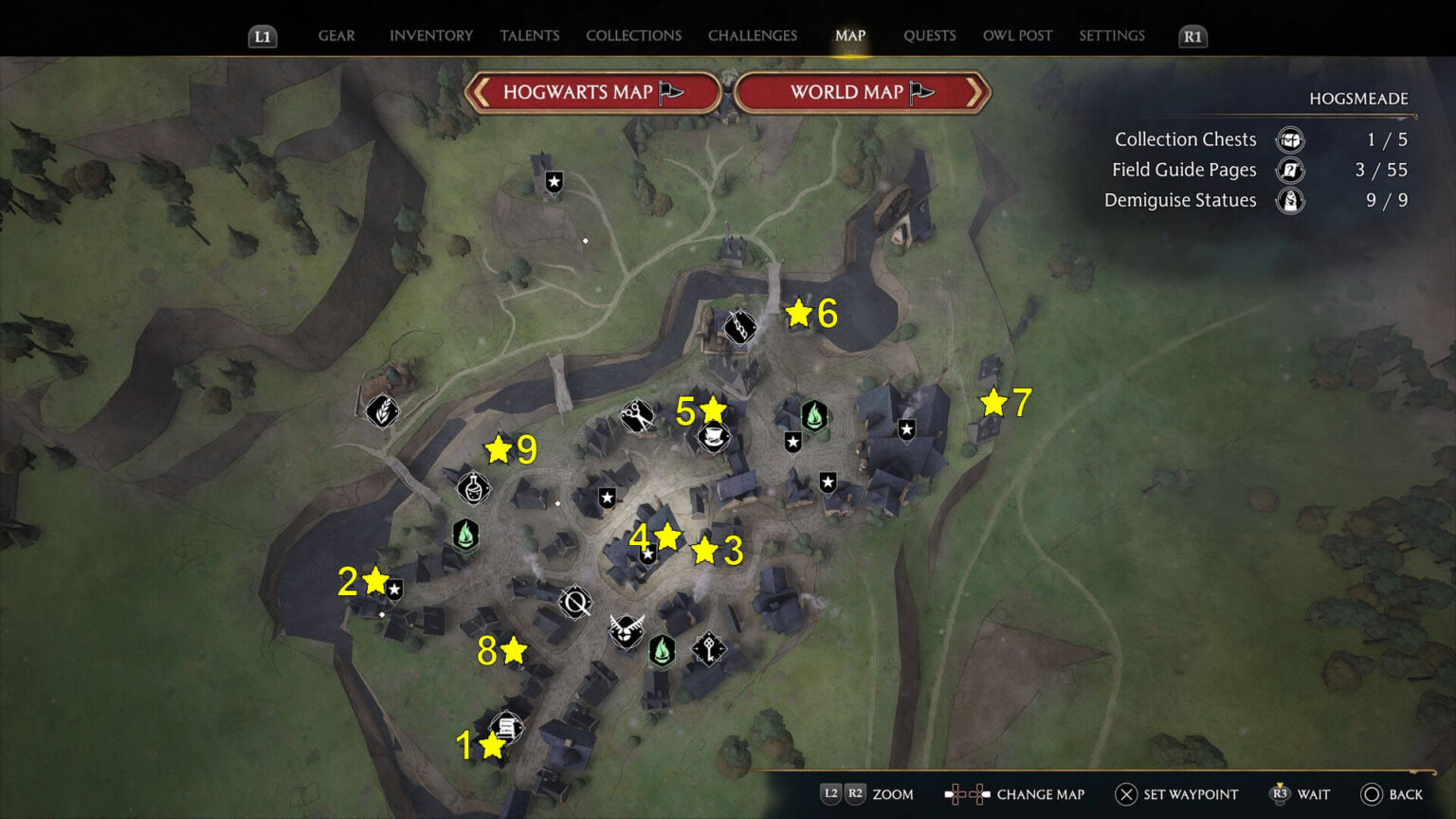The width and height of the screenshot is (1456, 819).
Task: Click star marker 6 near the bridge
Action: tap(797, 312)
